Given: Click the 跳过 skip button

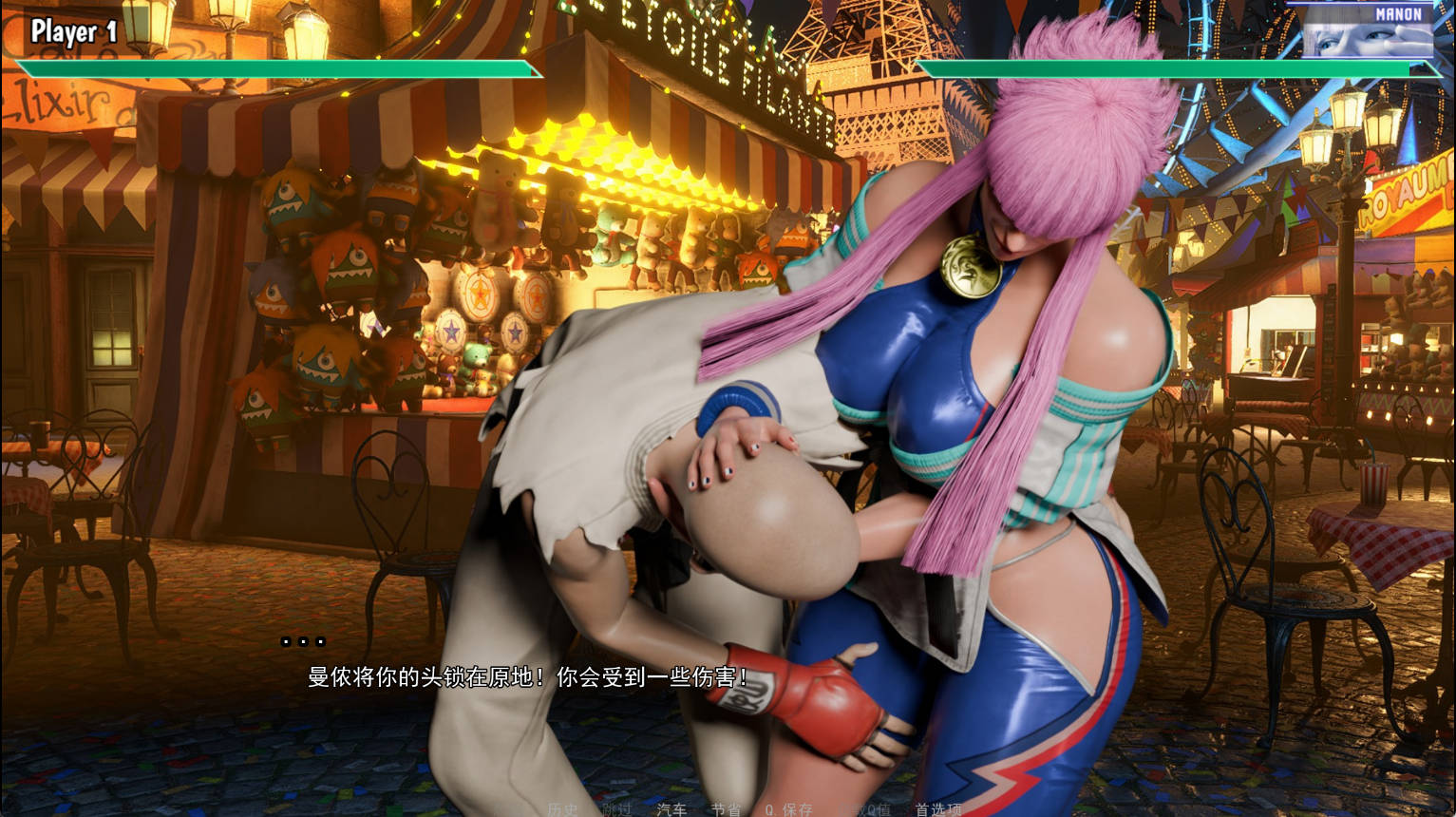Looking at the screenshot, I should click(x=616, y=809).
